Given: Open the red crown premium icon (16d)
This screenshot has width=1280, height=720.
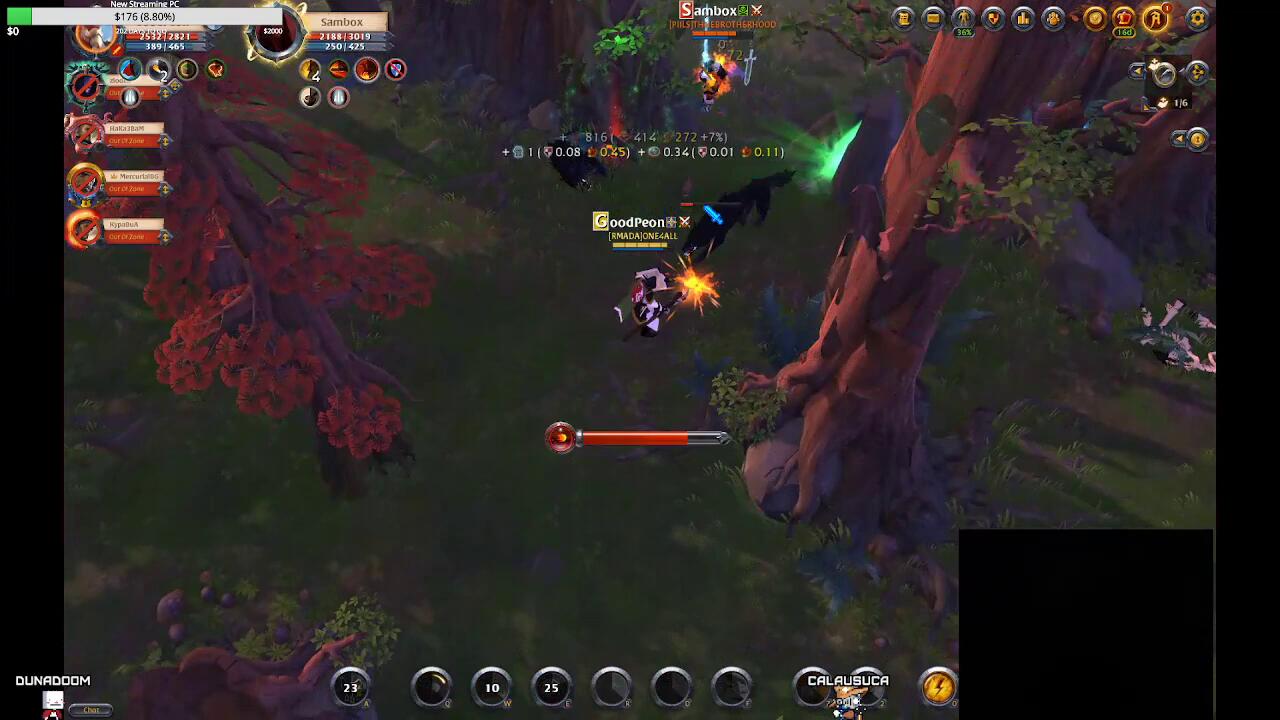Looking at the screenshot, I should pos(1125,18).
